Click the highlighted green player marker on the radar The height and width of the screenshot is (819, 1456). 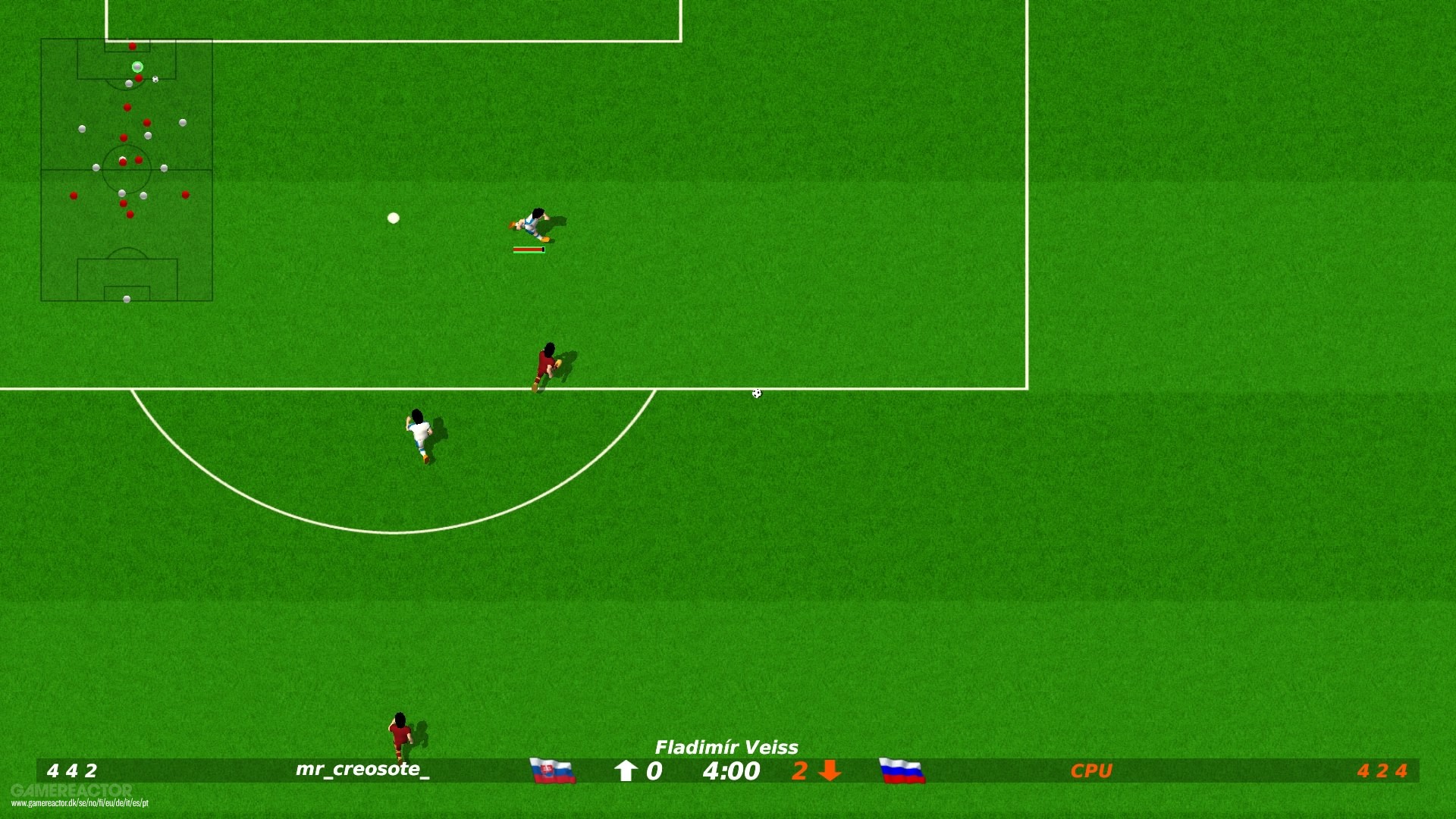(136, 67)
